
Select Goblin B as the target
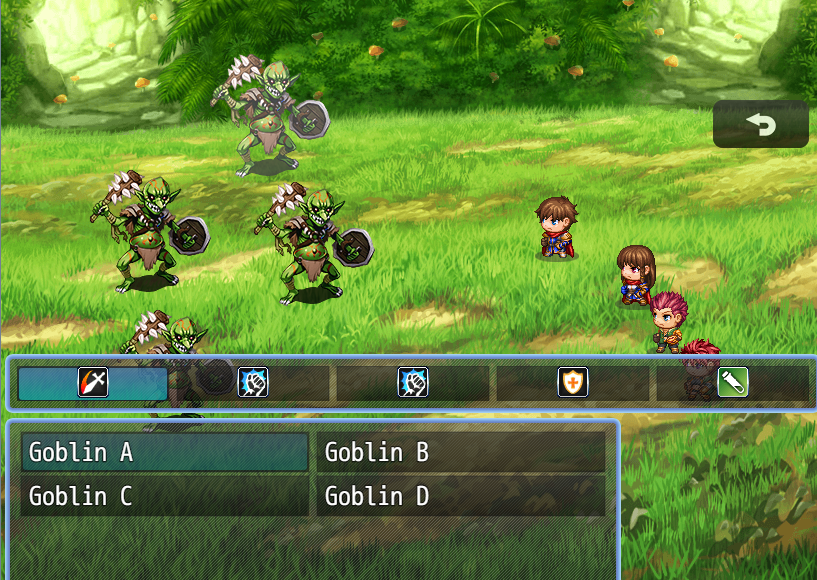[460, 452]
